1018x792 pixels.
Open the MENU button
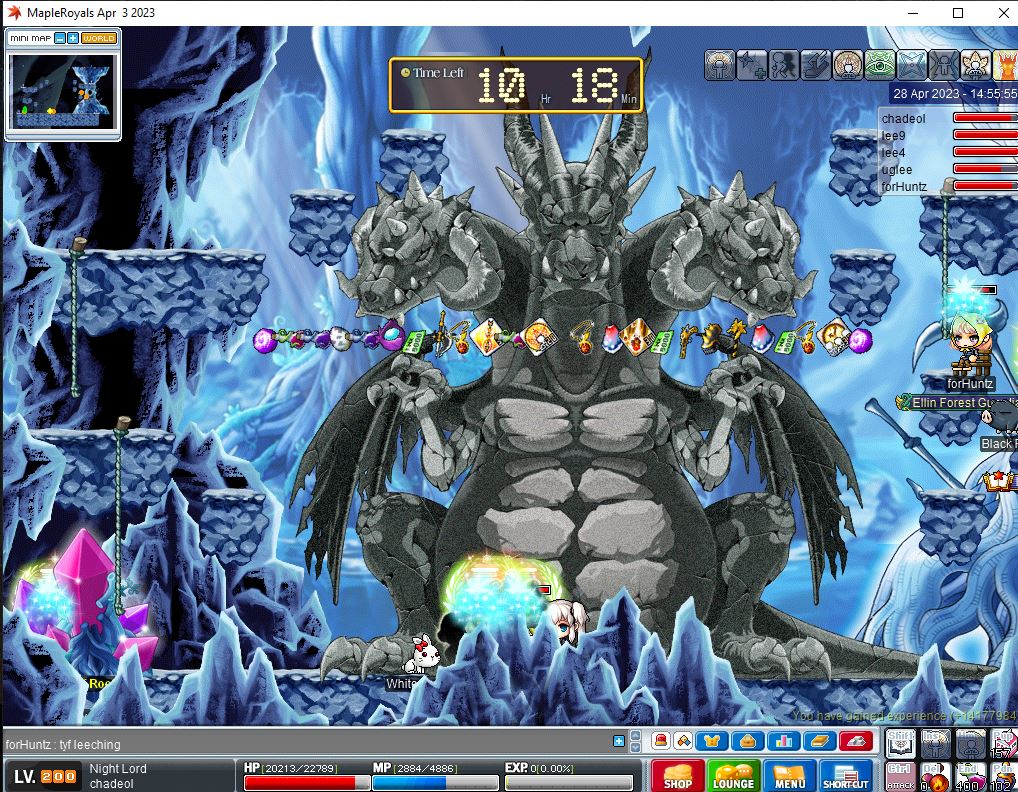(789, 776)
